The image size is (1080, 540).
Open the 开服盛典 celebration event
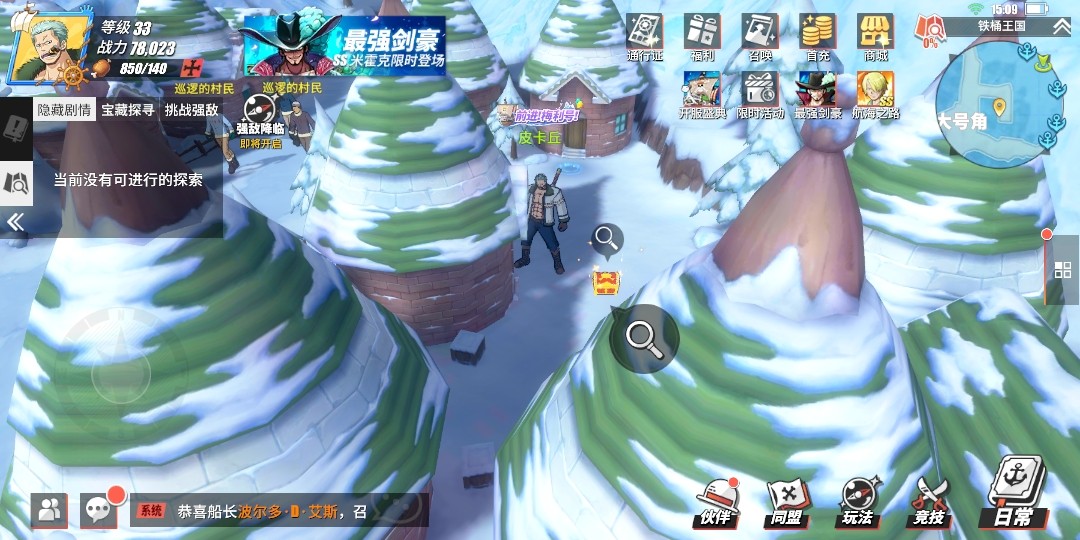click(702, 95)
